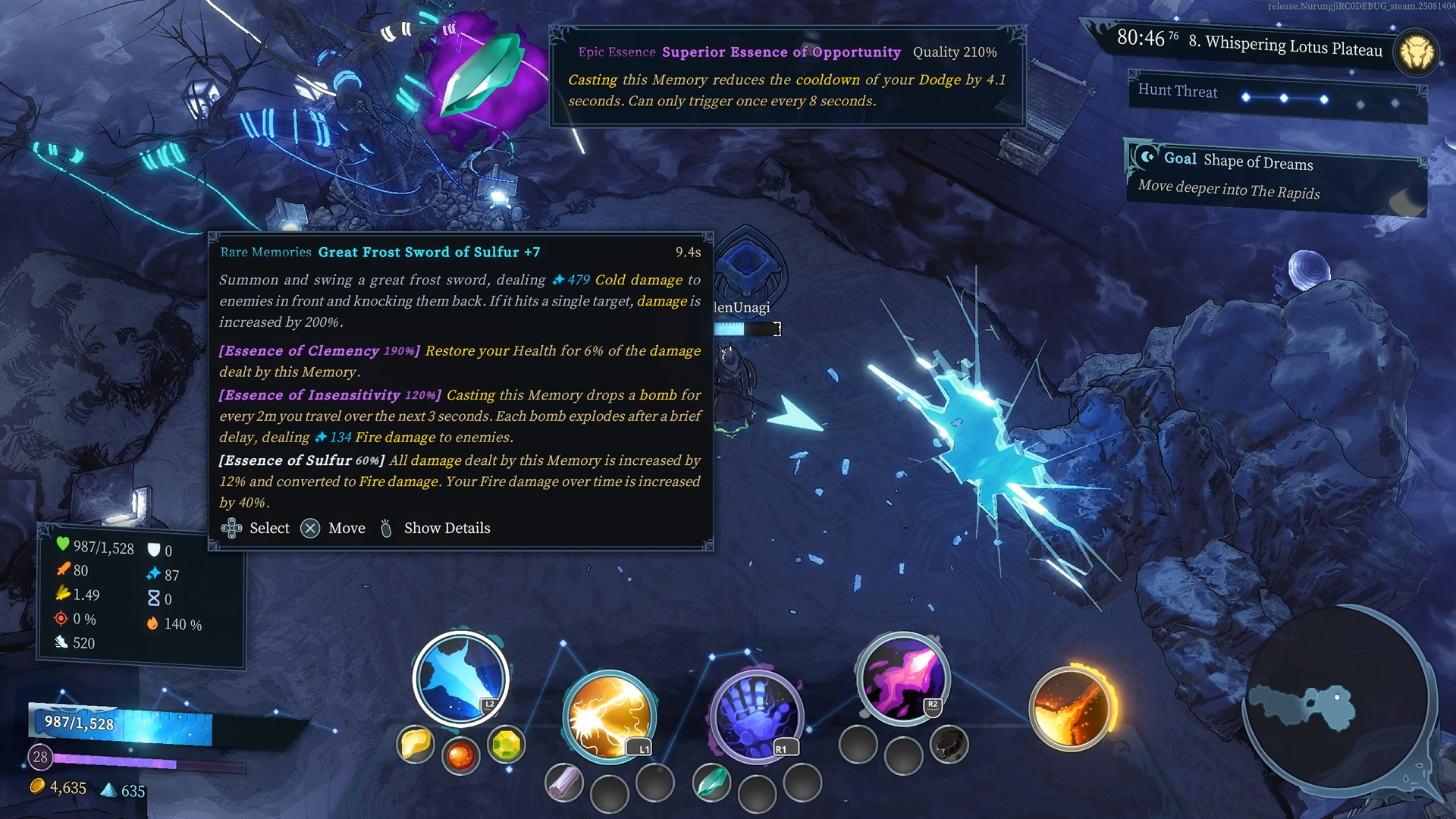The image size is (1456, 819).
Task: Pick the red orb essence slot
Action: [460, 755]
